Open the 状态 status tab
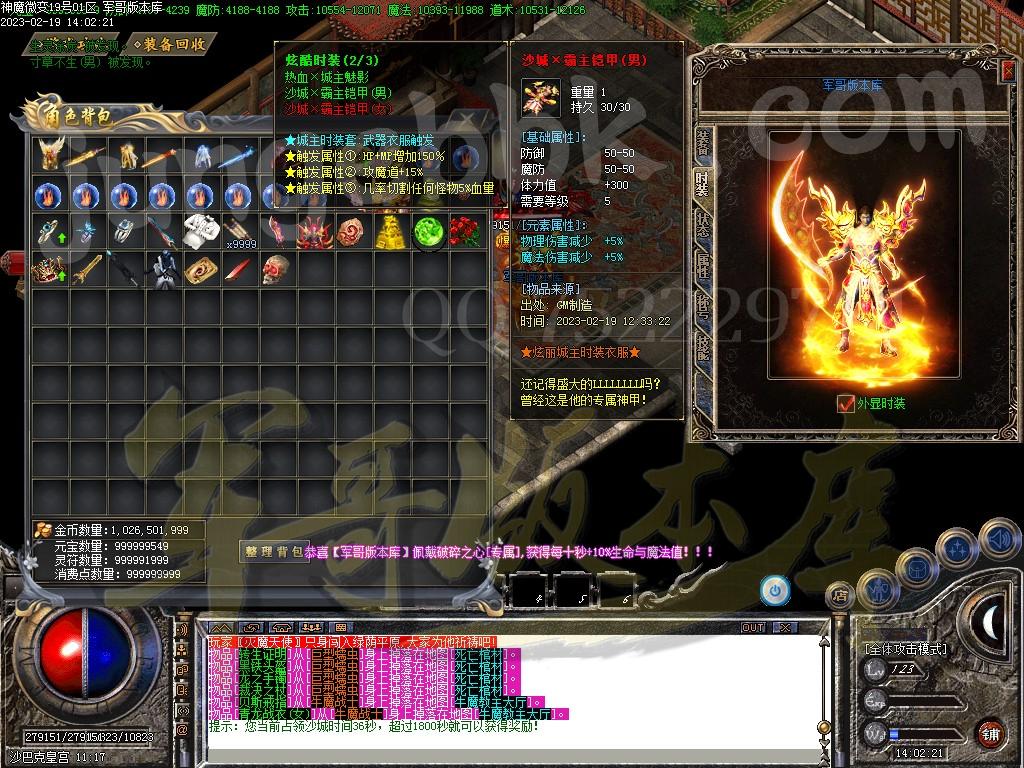The width and height of the screenshot is (1024, 768). [x=703, y=224]
